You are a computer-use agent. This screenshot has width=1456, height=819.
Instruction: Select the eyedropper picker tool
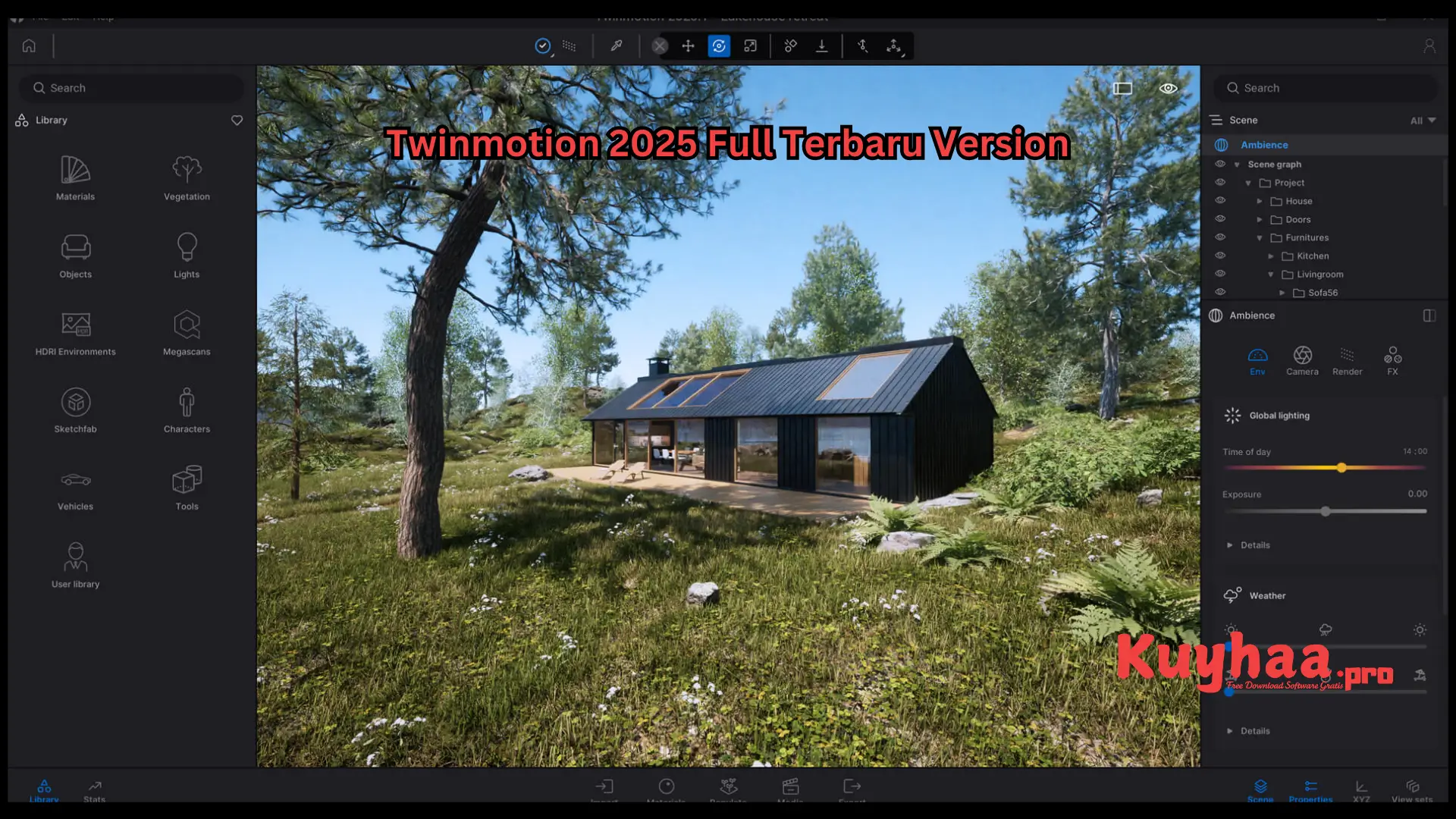point(616,46)
